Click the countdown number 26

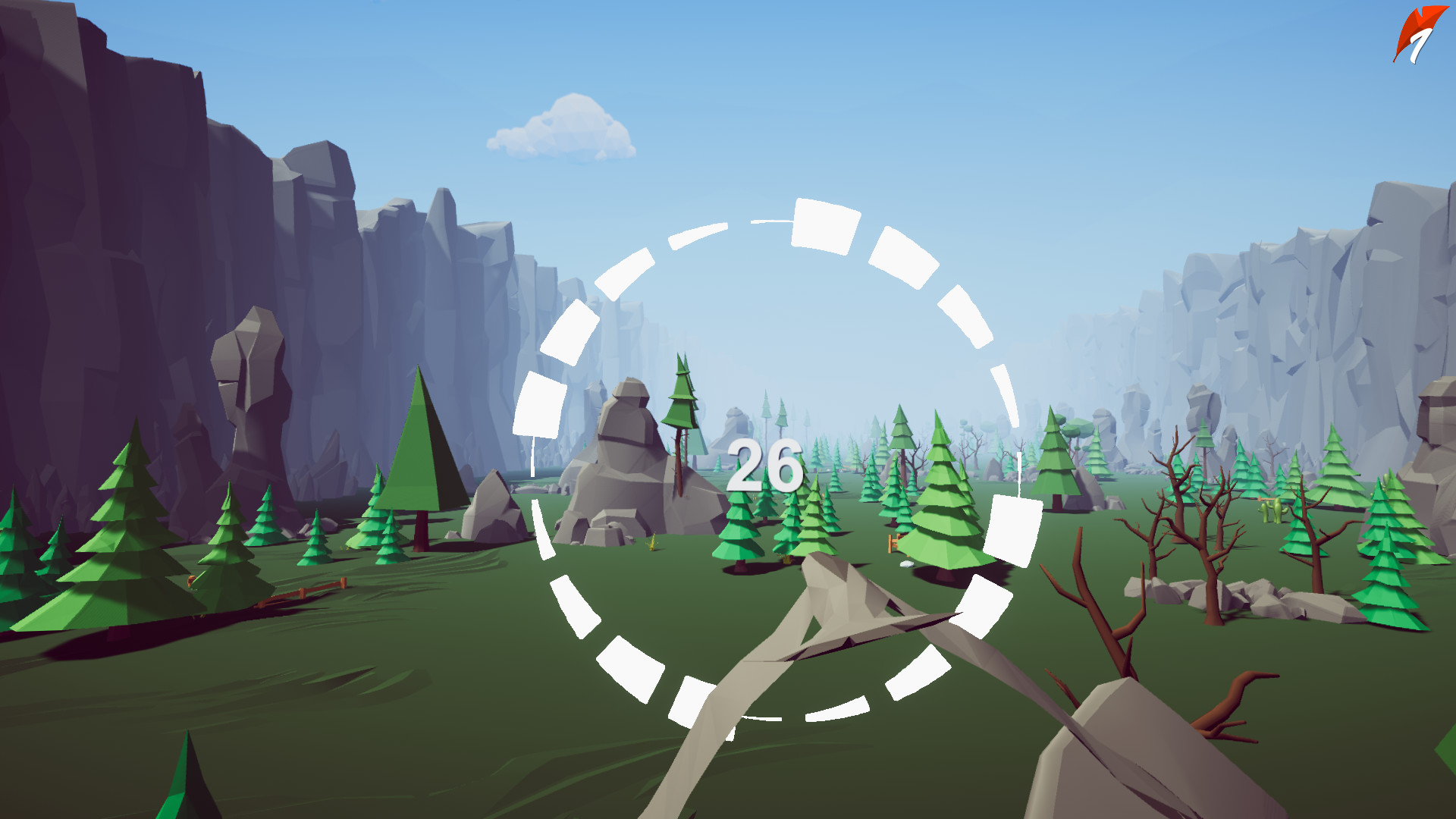764,464
